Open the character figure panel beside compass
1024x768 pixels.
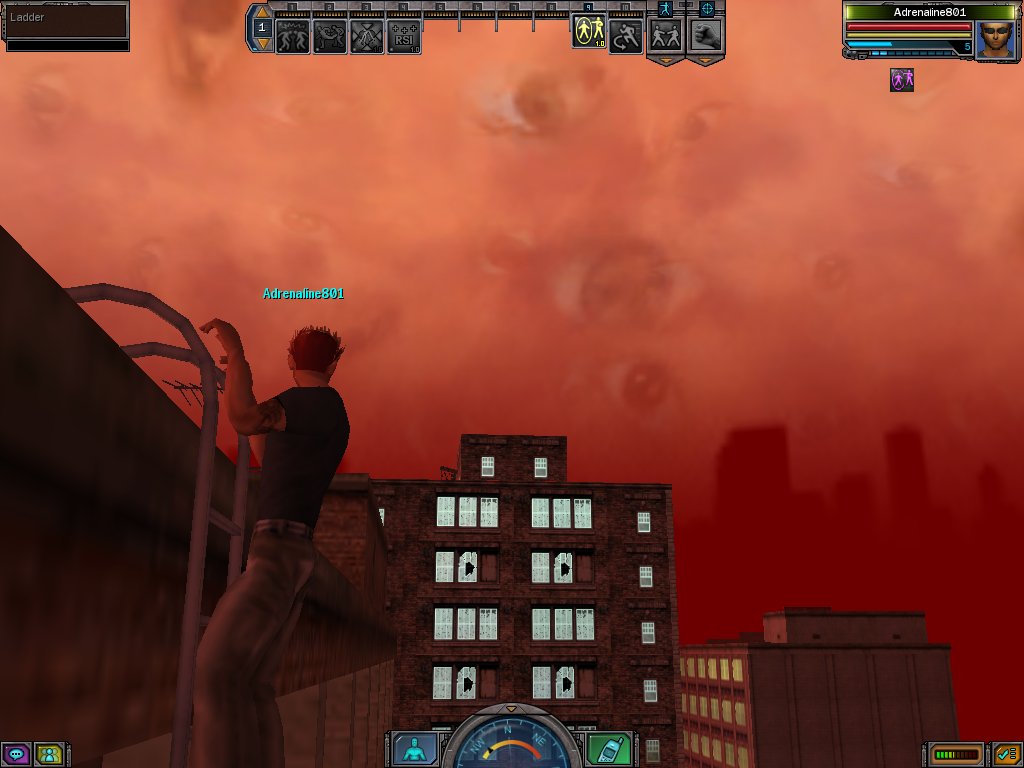pos(411,748)
